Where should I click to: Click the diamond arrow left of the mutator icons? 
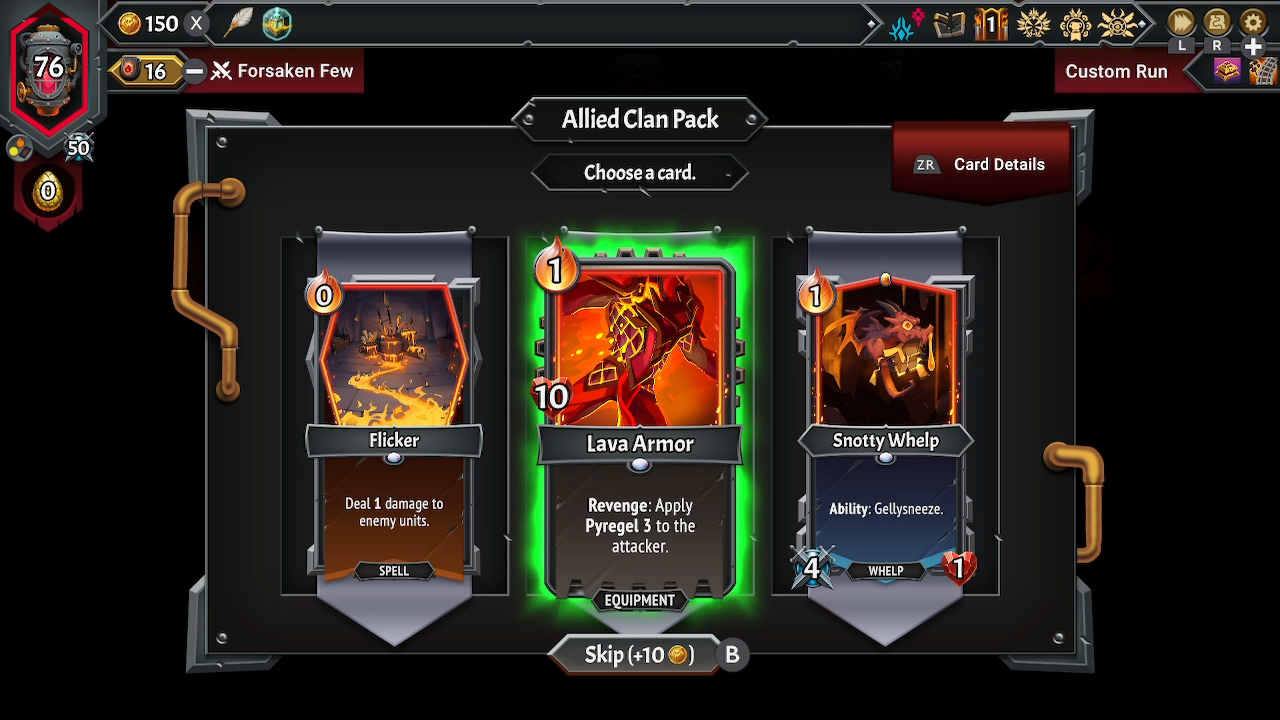click(871, 22)
